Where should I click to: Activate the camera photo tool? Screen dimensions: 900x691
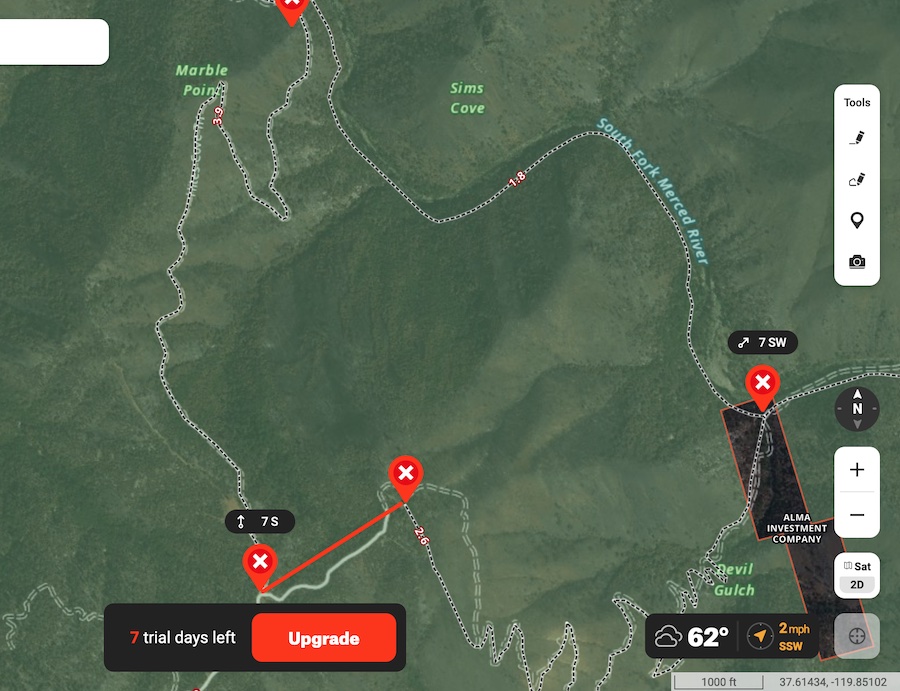click(857, 262)
